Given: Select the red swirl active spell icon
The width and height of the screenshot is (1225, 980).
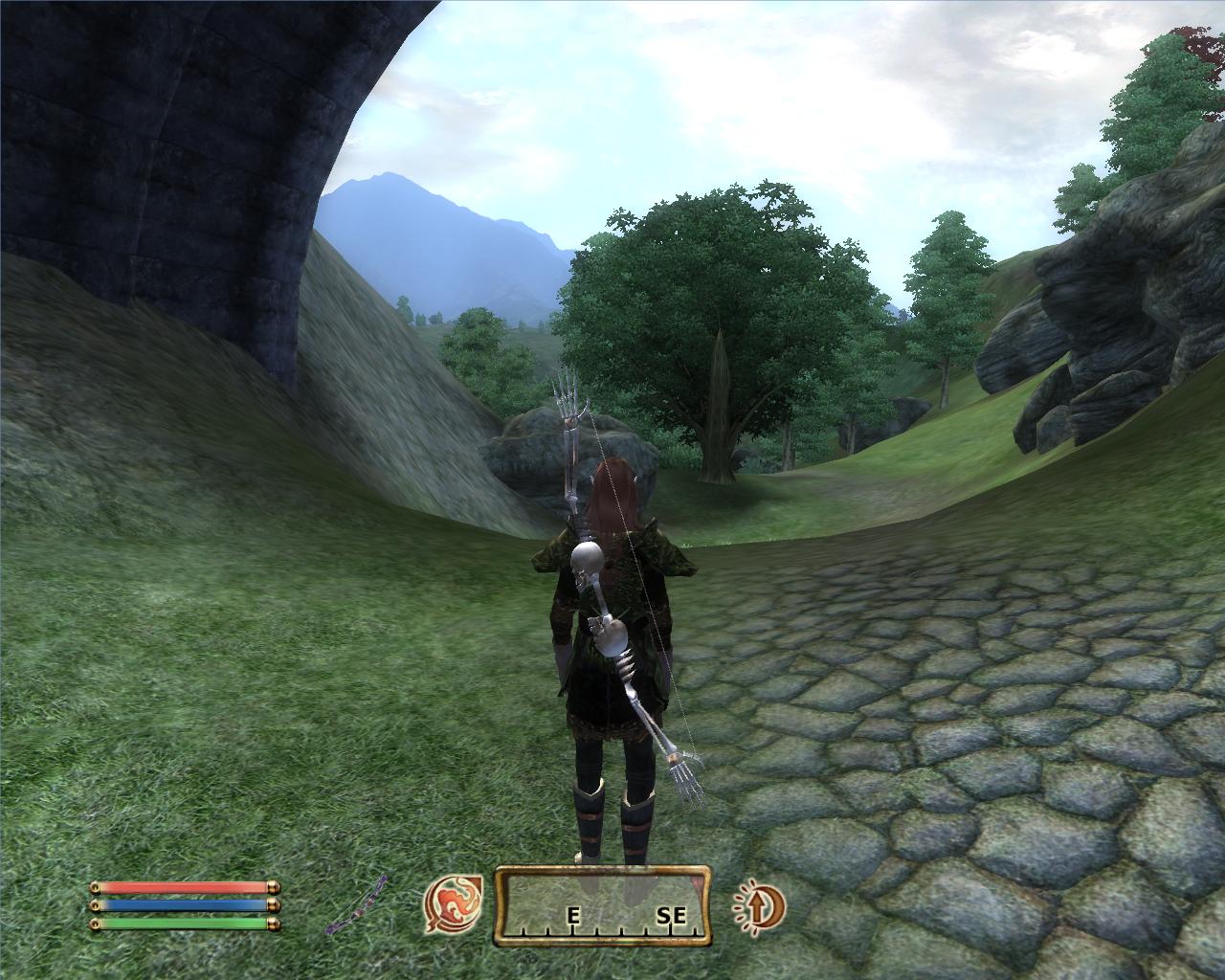Looking at the screenshot, I should (x=454, y=904).
